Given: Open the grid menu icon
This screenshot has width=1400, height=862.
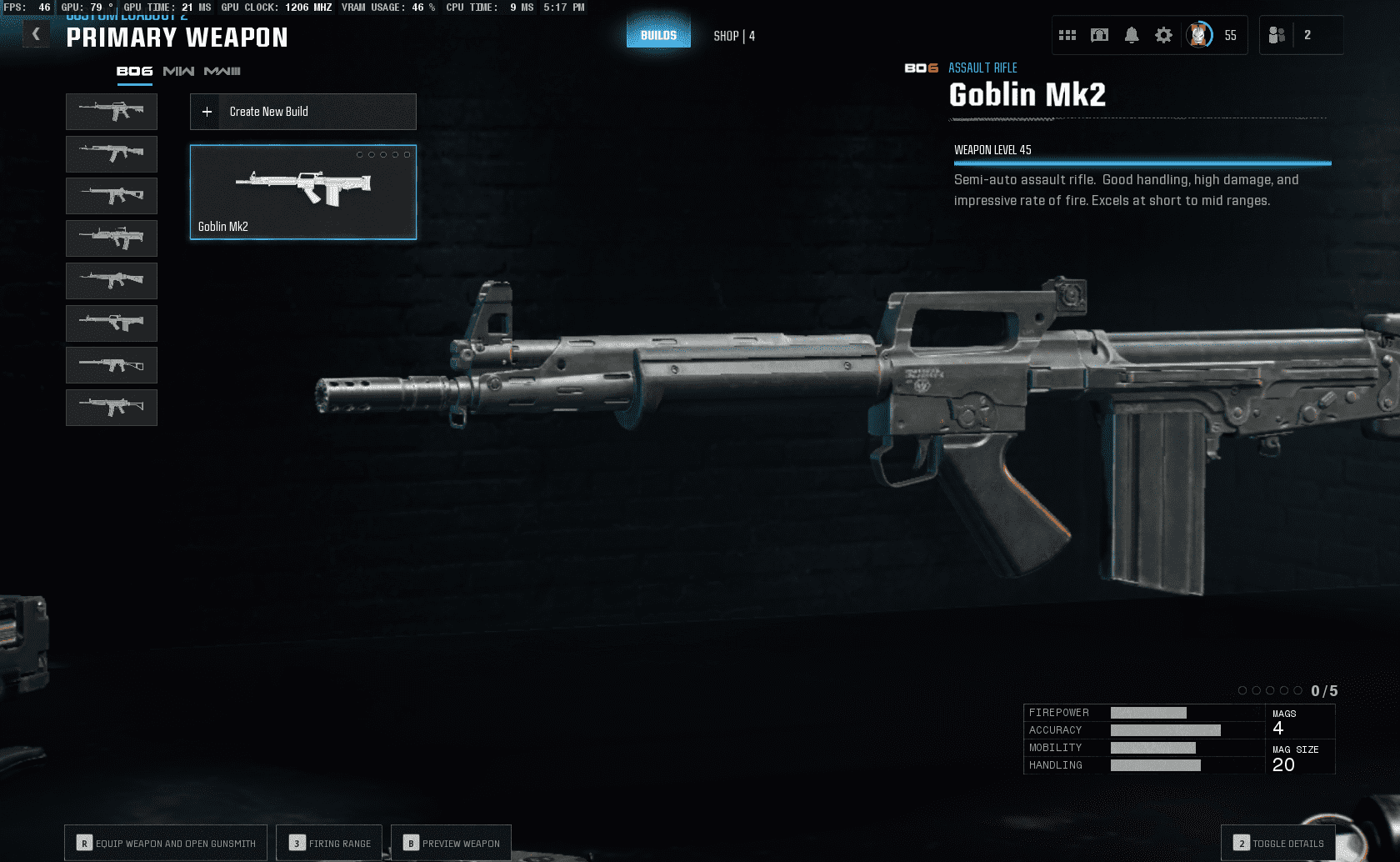Looking at the screenshot, I should pyautogui.click(x=1067, y=35).
